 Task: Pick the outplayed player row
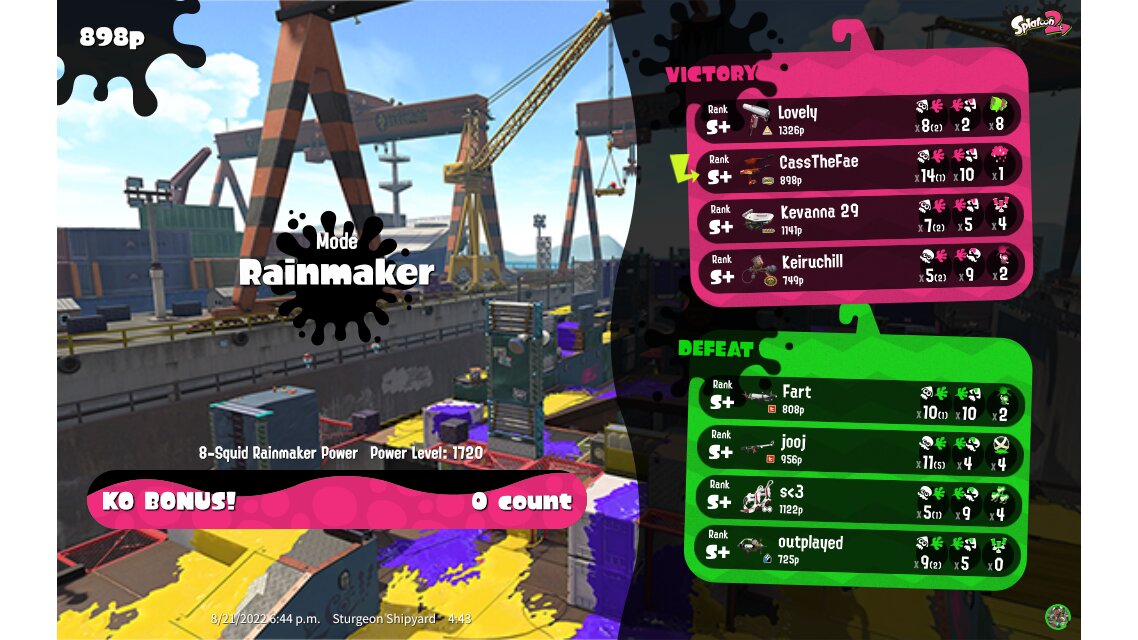860,550
